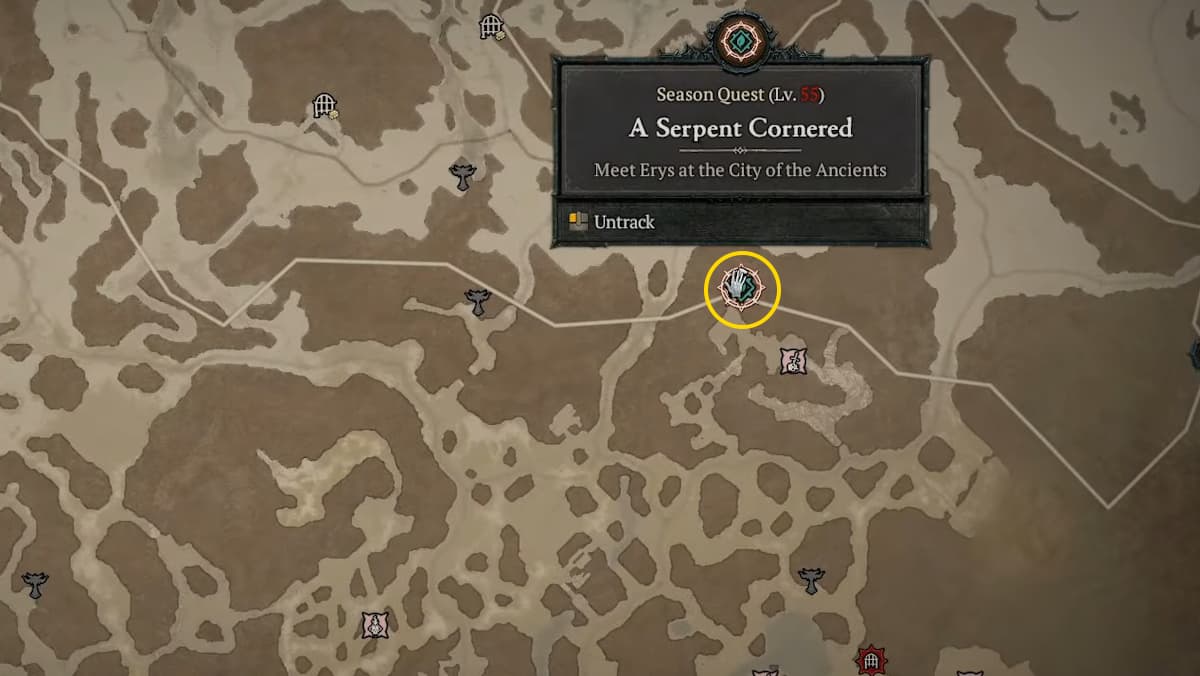Click the red dungeon gate map marker
Image resolution: width=1200 pixels, height=676 pixels.
point(872,660)
